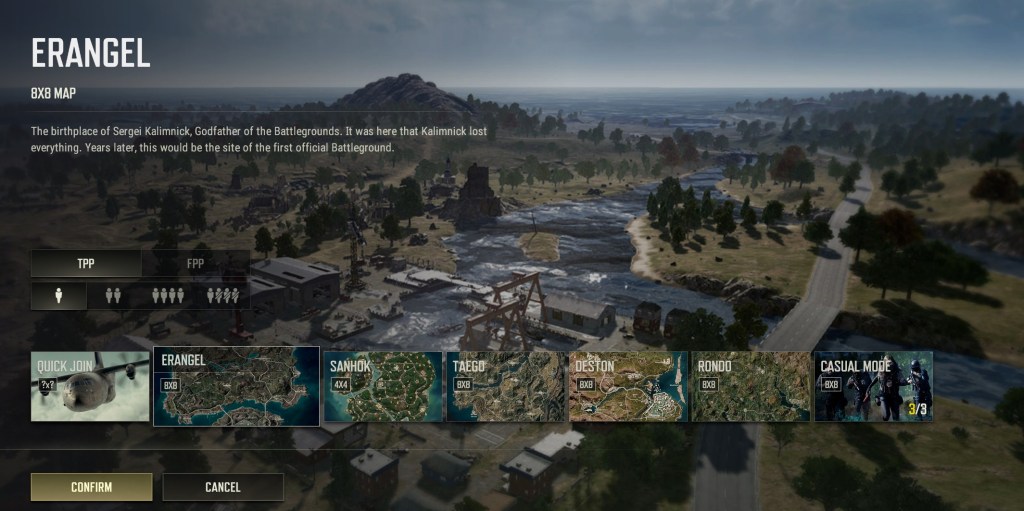
Task: Switch to TPP perspective
Action: pos(86,264)
